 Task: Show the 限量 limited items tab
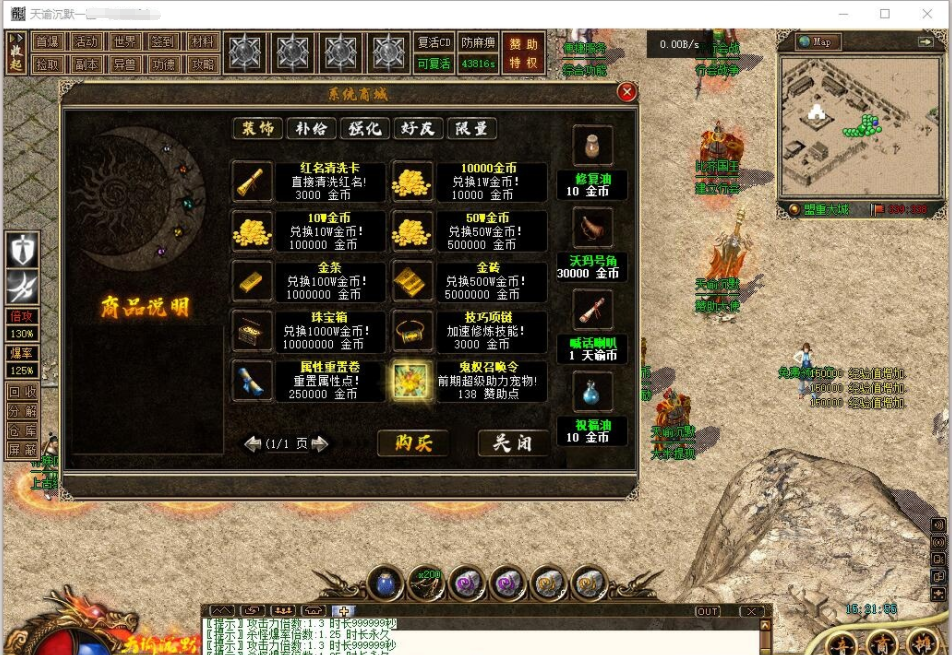[471, 129]
